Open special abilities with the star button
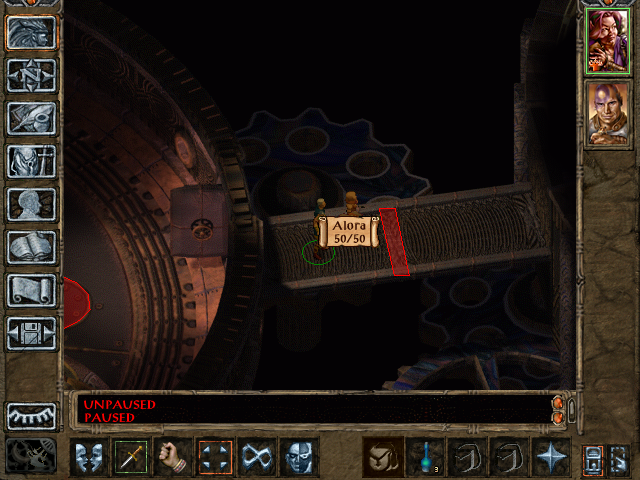Screen dimensions: 640x480 click(551, 457)
